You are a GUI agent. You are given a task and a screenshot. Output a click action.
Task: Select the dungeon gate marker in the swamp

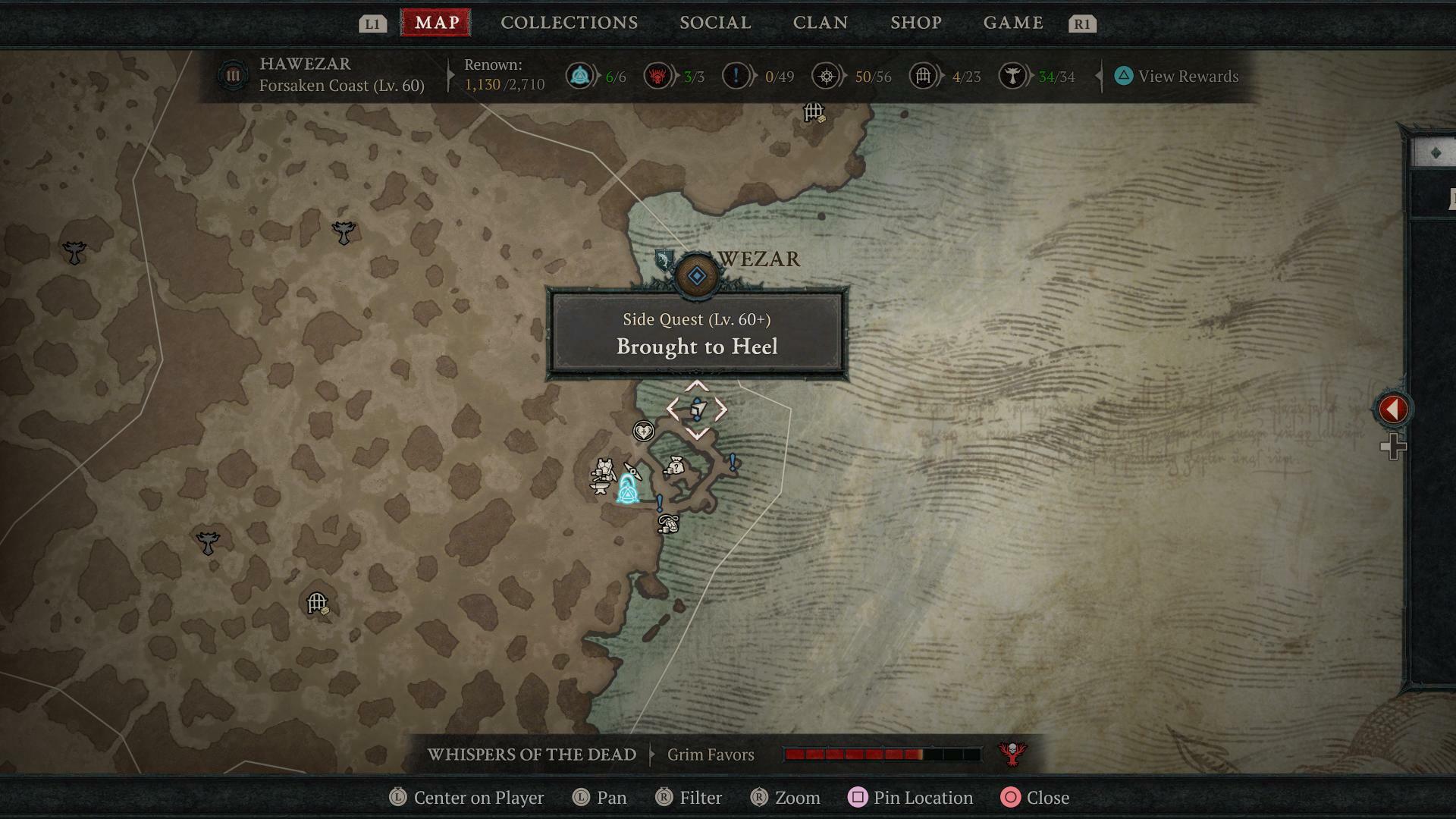[x=317, y=604]
